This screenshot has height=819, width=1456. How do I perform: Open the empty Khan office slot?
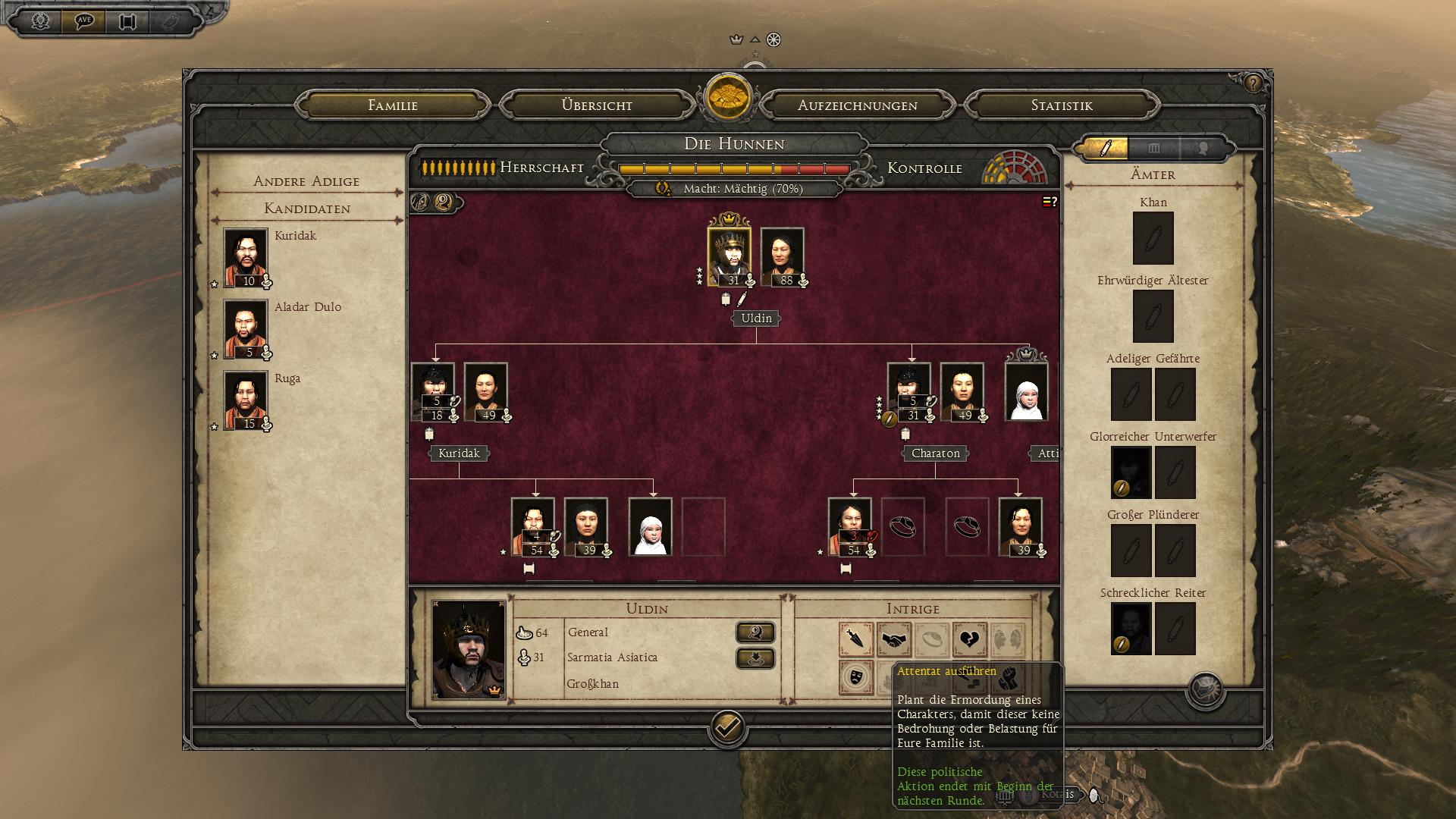1153,238
